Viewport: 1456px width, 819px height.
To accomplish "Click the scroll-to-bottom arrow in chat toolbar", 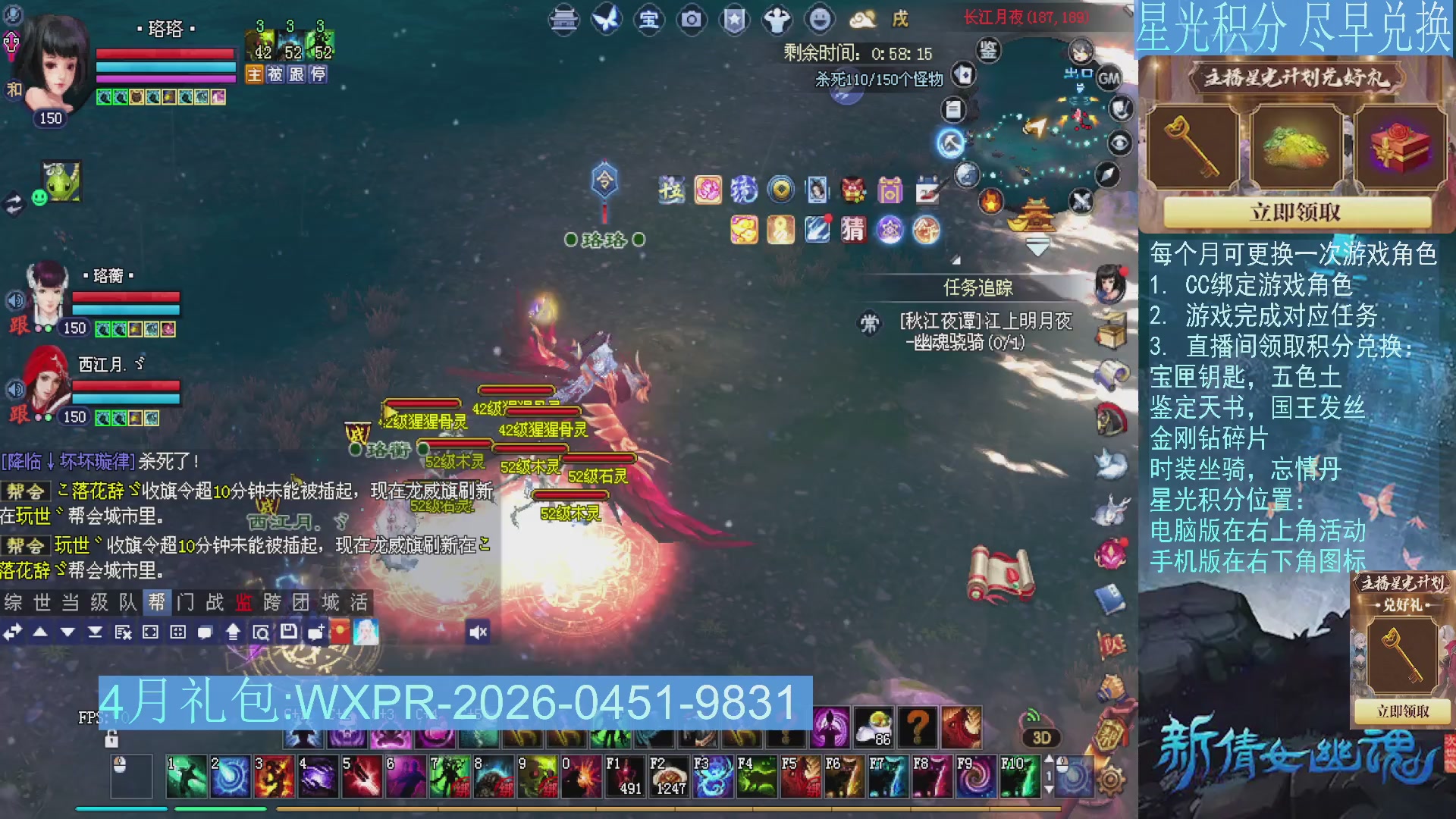I will (x=96, y=632).
